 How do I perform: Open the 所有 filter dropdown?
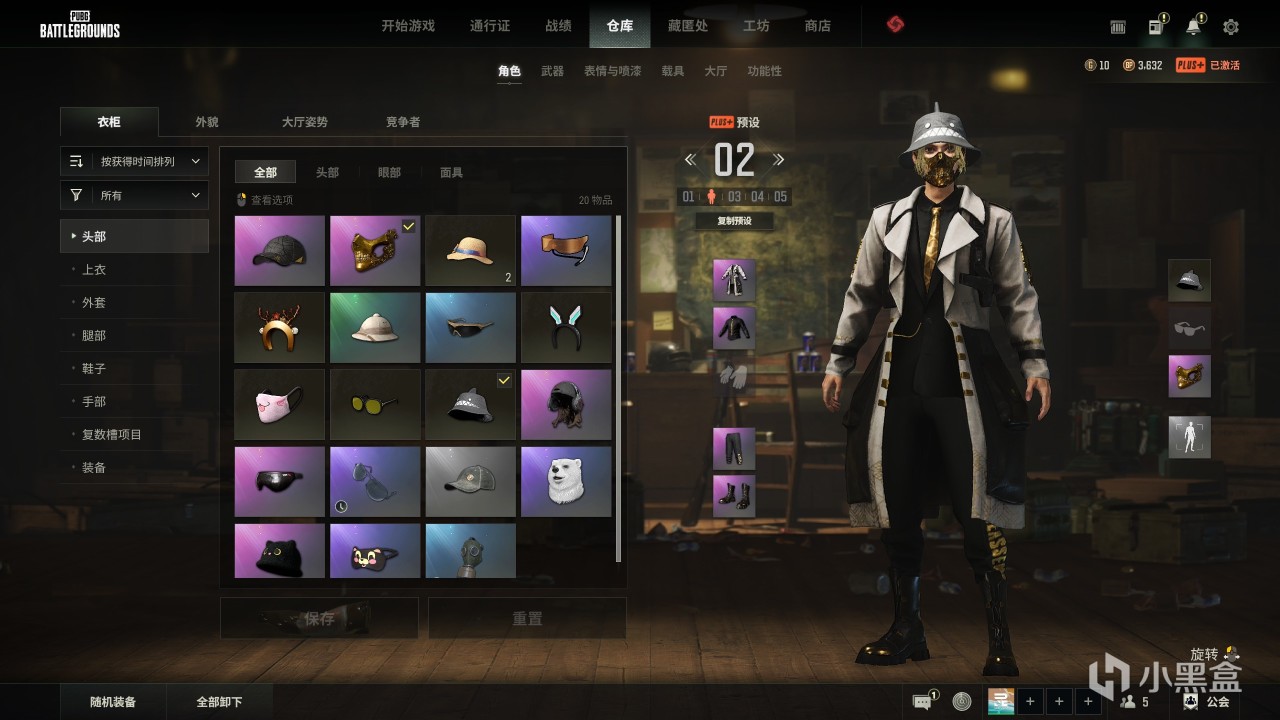pos(134,195)
